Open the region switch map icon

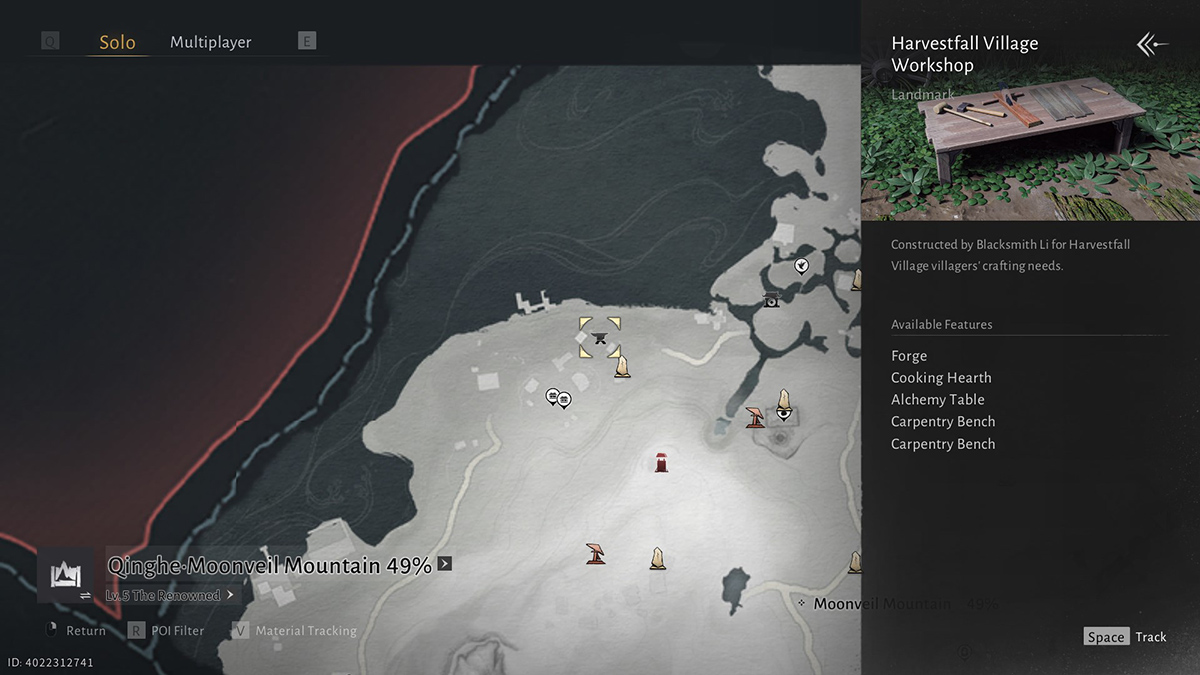(x=66, y=576)
